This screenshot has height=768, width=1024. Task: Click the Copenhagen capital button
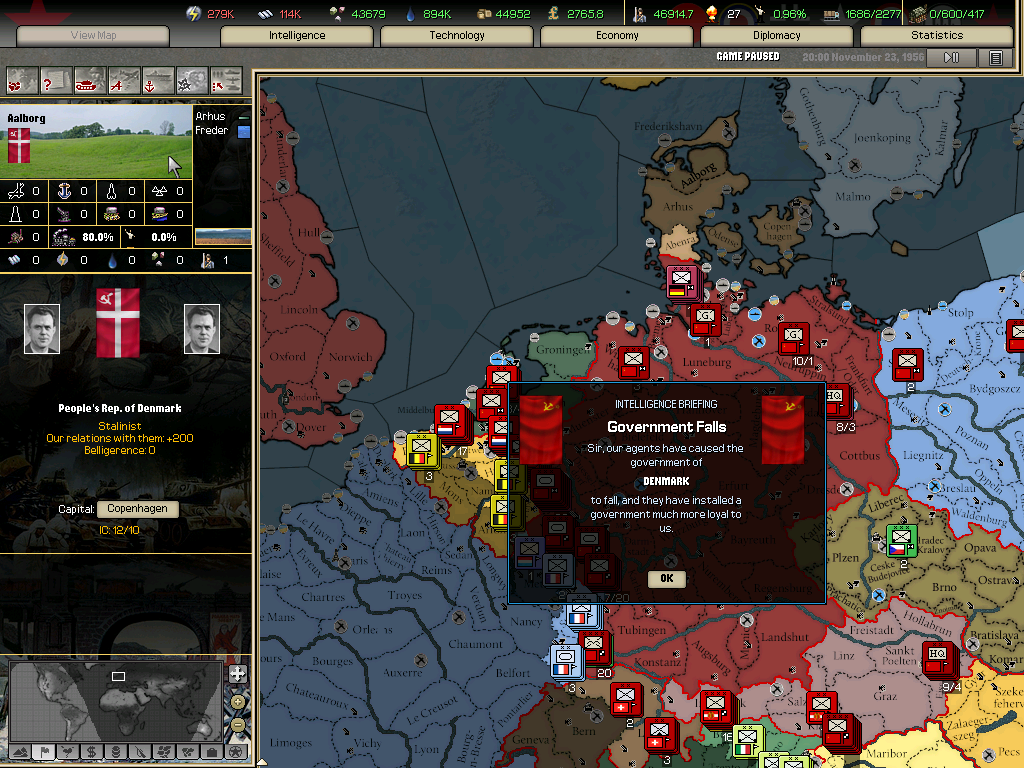point(138,509)
